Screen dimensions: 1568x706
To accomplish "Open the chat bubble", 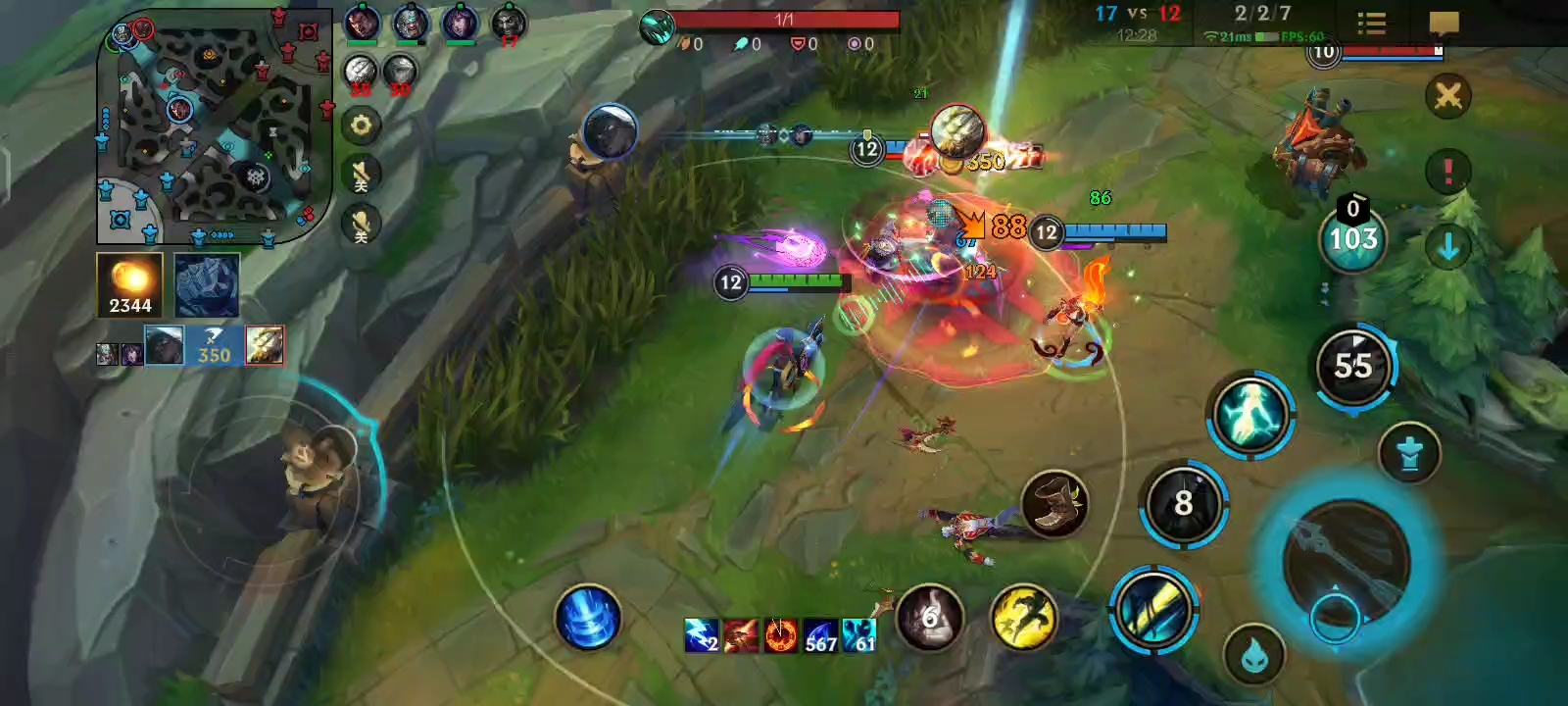I will tap(1444, 24).
